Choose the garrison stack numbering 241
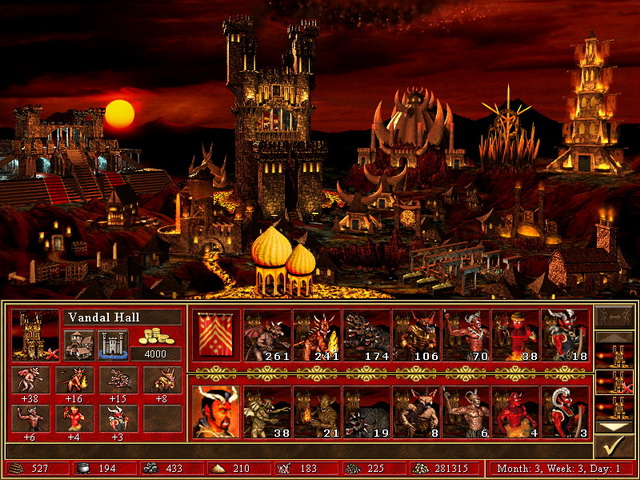 pos(317,335)
